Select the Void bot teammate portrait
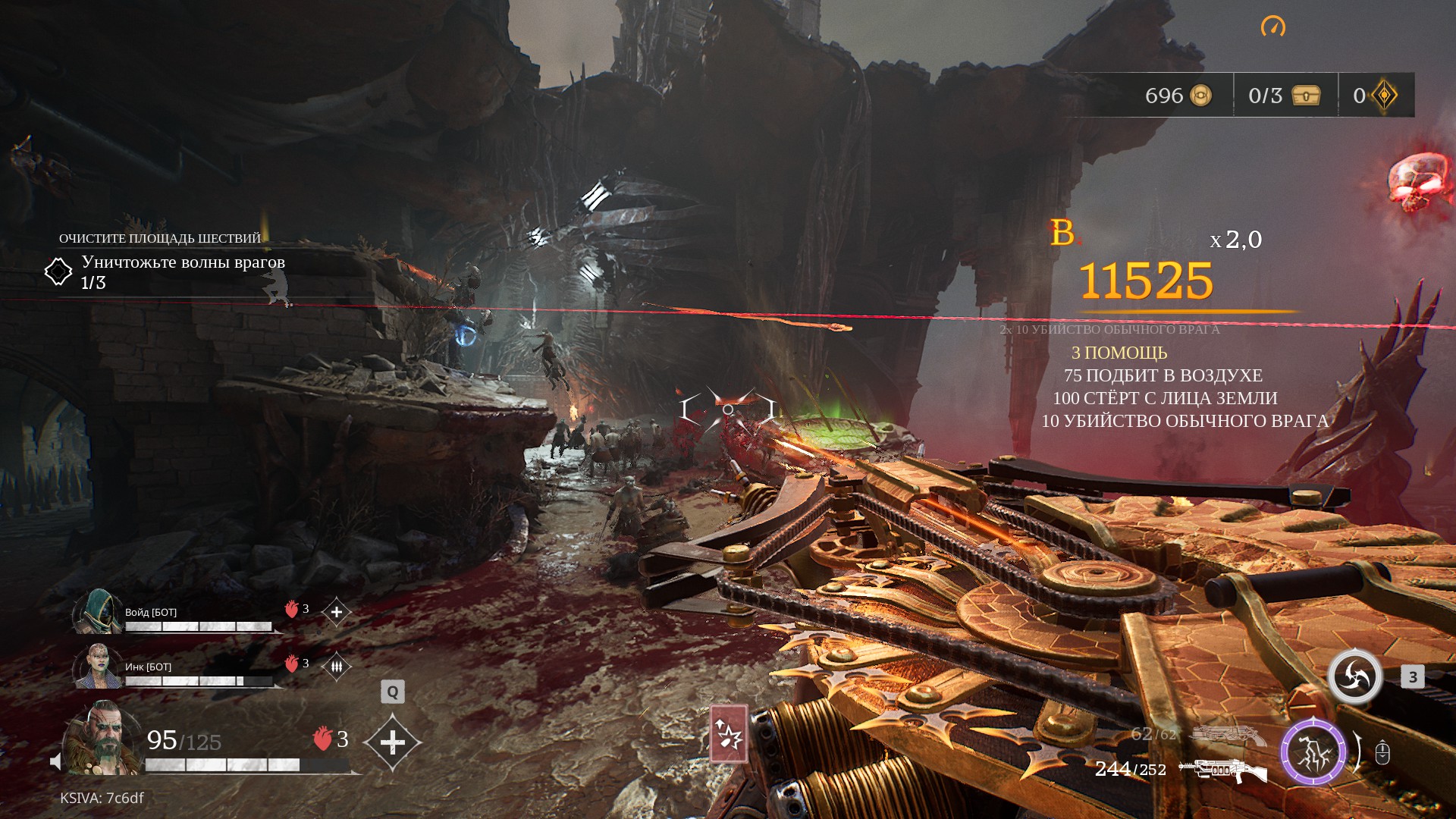The width and height of the screenshot is (1456, 819). pyautogui.click(x=98, y=611)
